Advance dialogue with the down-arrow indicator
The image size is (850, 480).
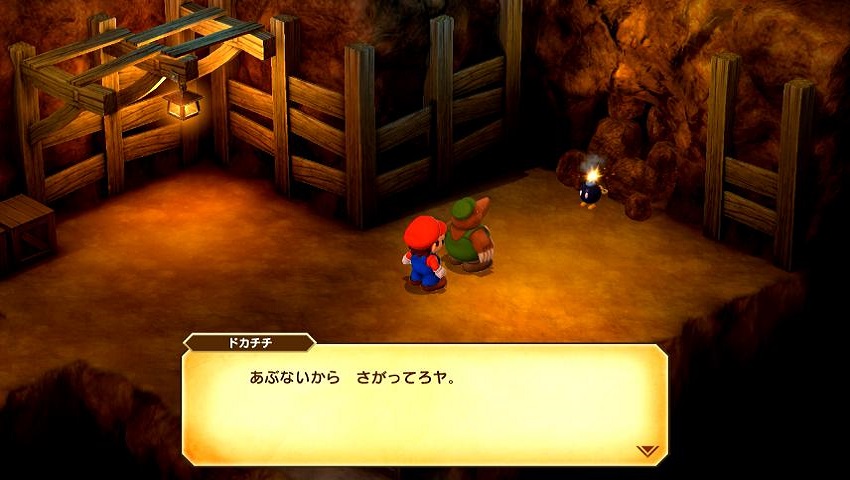coord(646,451)
